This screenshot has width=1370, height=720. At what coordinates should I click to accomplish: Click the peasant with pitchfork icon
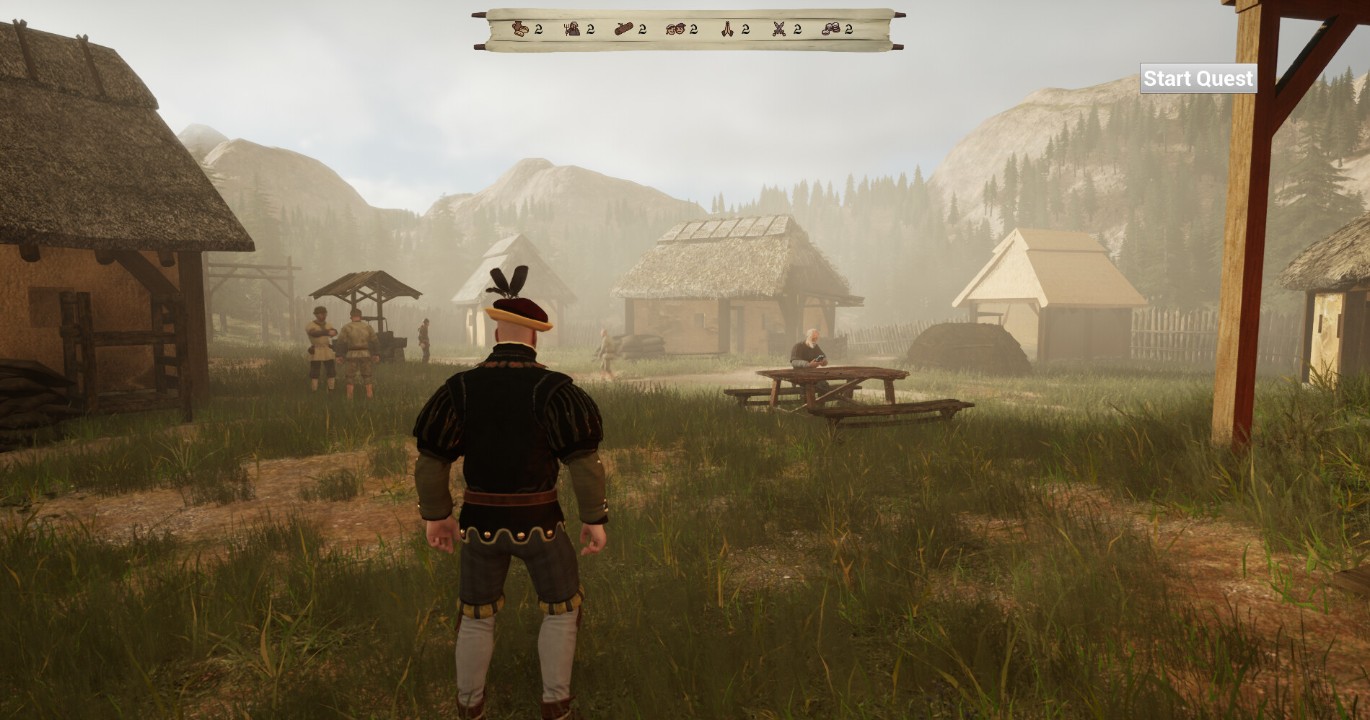coord(572,29)
